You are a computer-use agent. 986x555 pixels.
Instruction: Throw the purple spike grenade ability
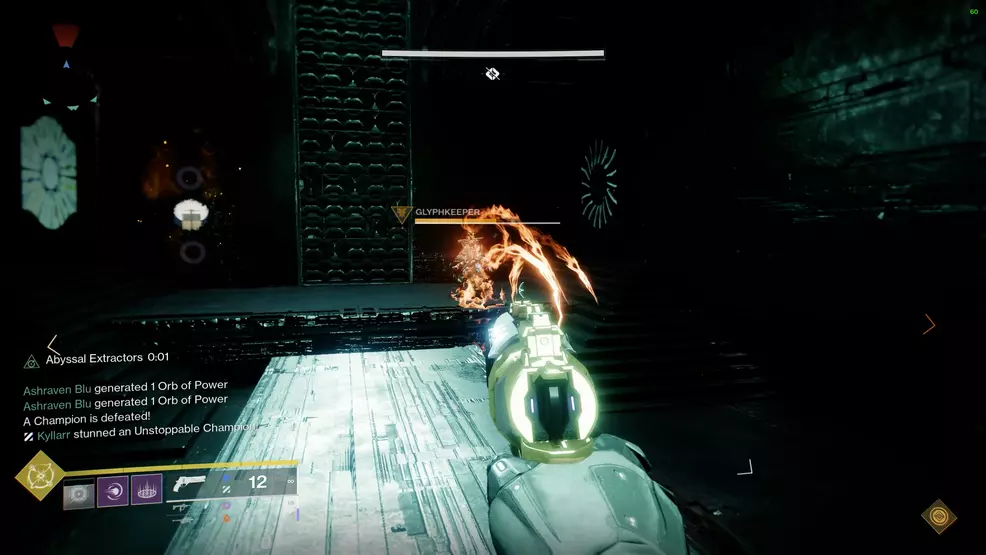tap(147, 493)
